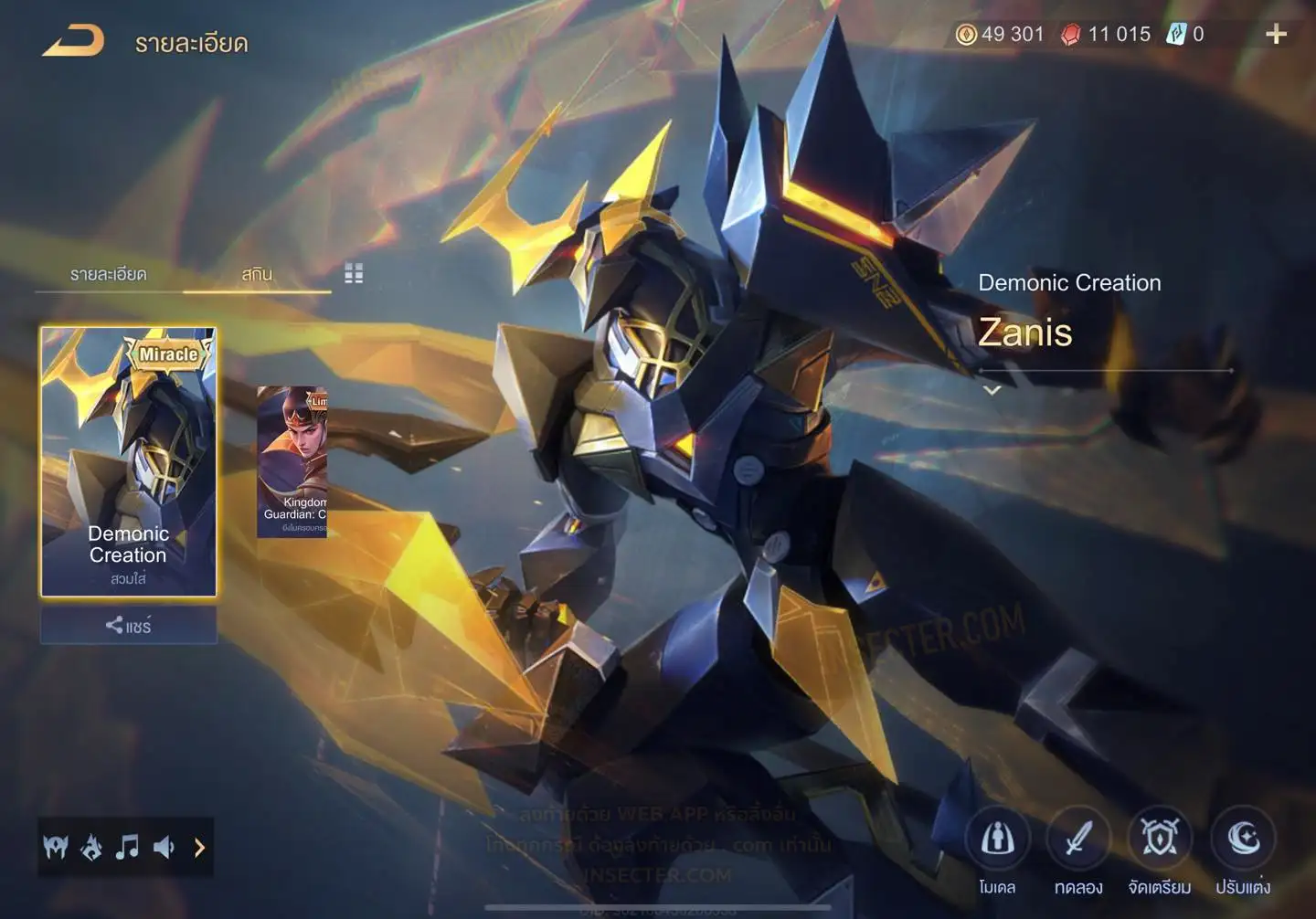Expand the skin description chevron under Zanis
1316x919 pixels.
(x=992, y=390)
